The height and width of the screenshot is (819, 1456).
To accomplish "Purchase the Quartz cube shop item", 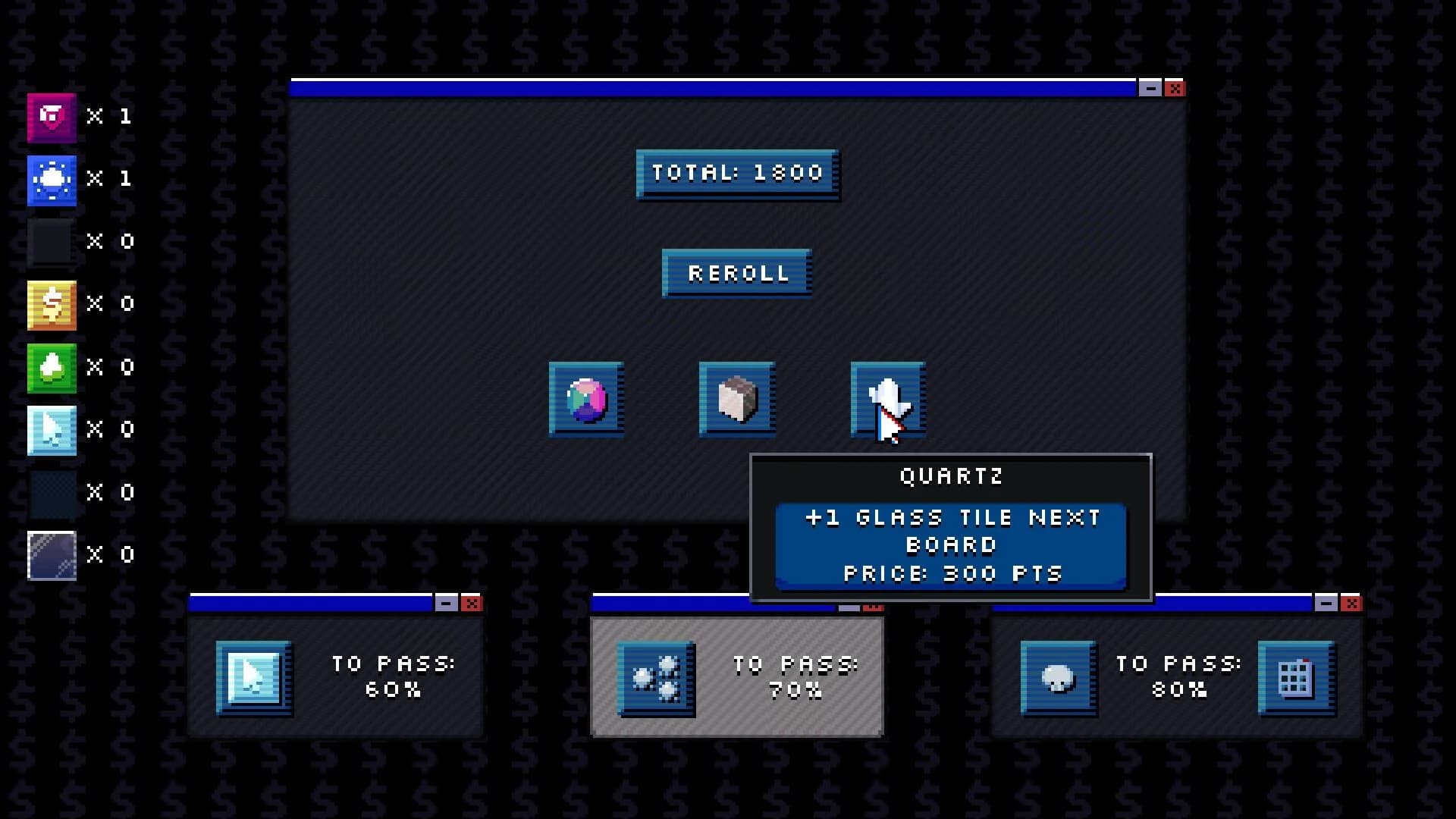I will (x=736, y=398).
